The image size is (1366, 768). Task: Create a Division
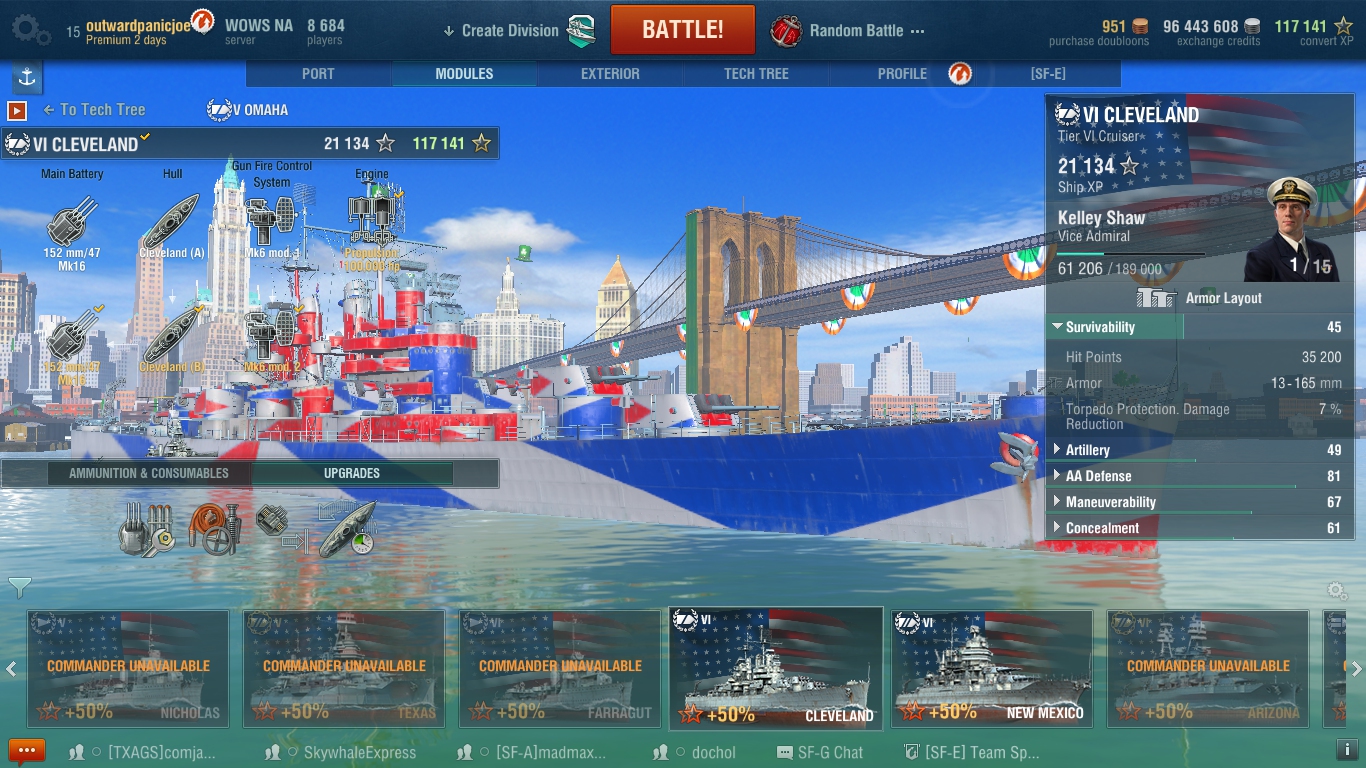[510, 30]
